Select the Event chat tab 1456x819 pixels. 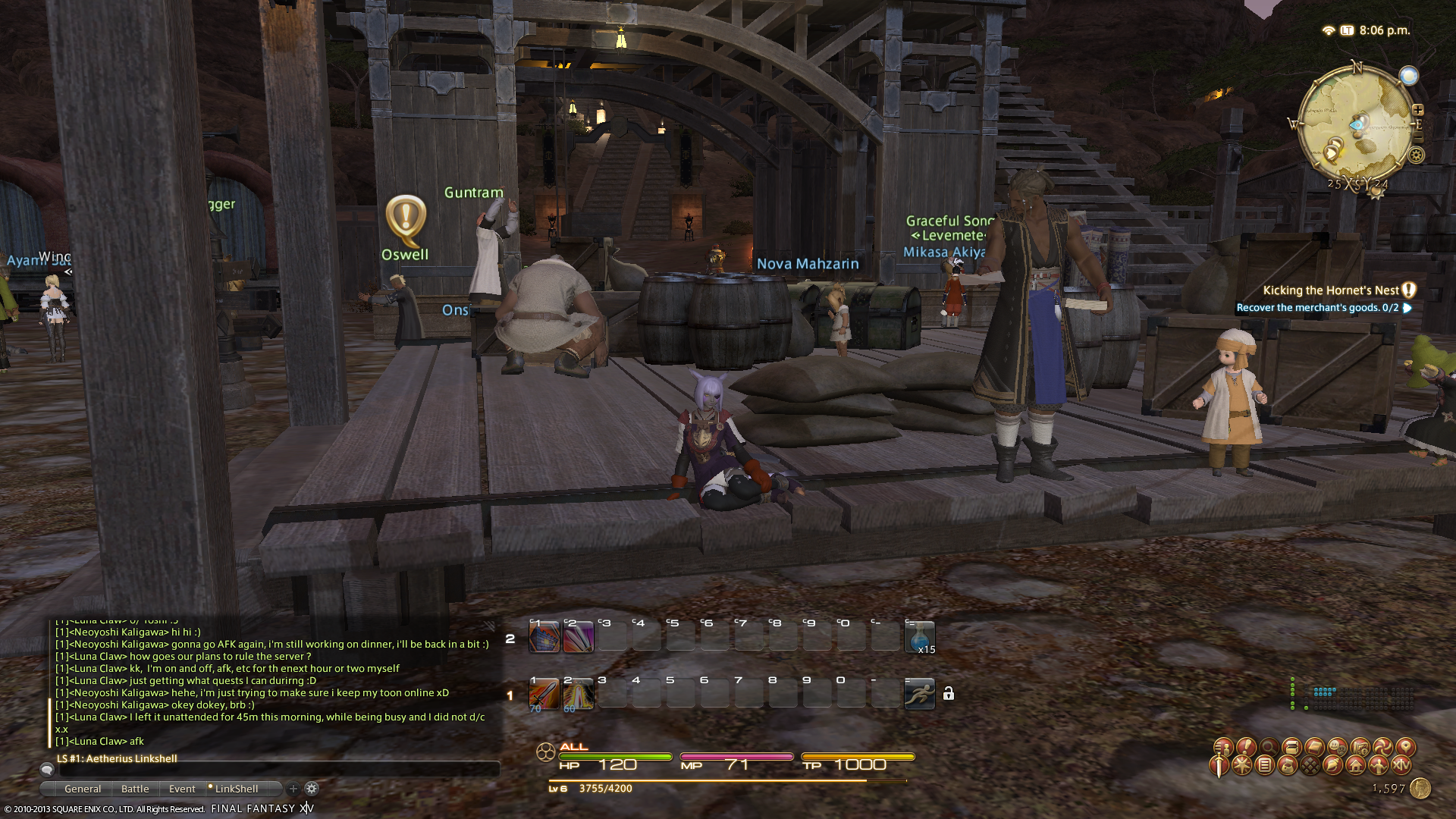pos(182,789)
